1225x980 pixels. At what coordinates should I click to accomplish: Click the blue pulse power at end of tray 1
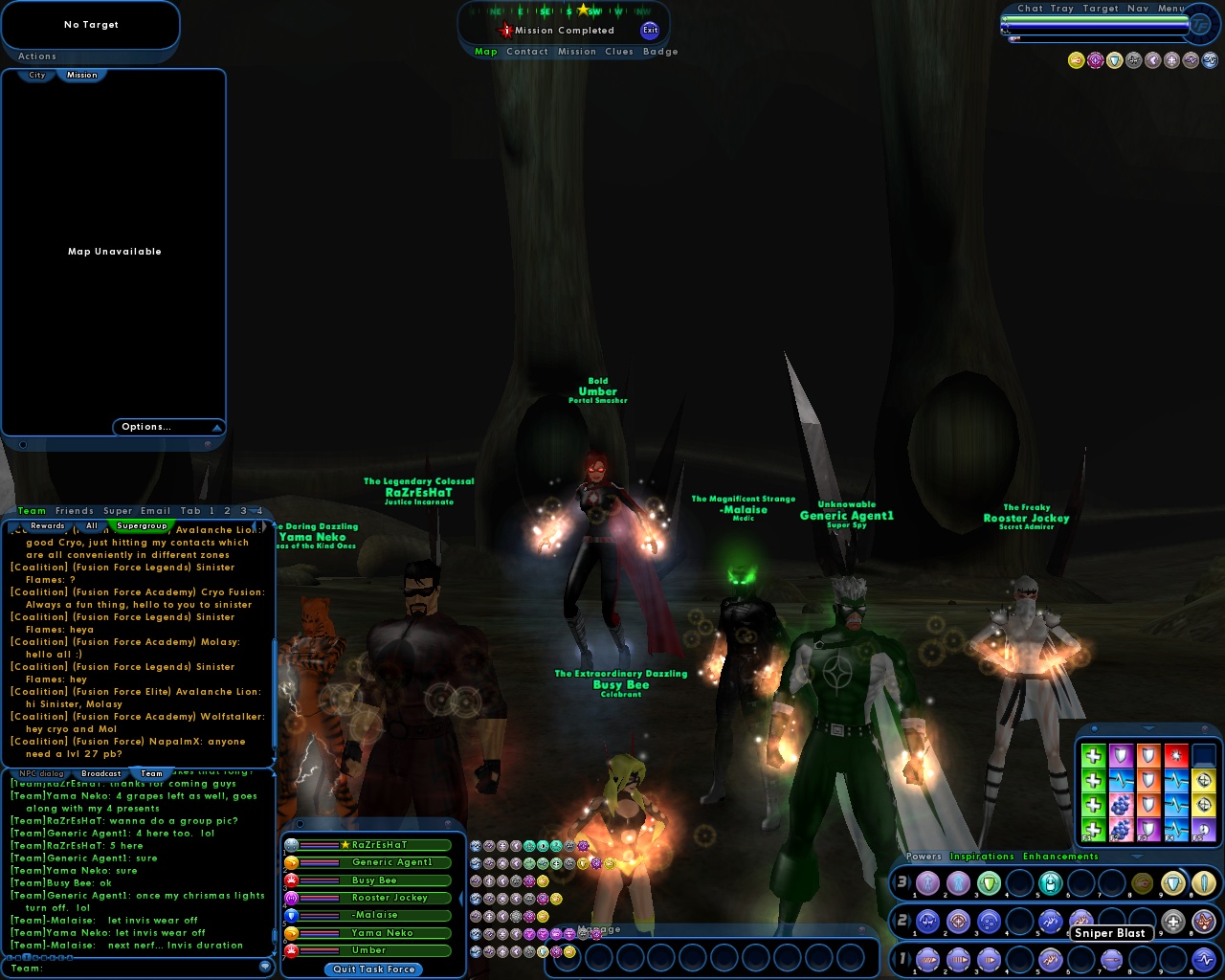(x=1204, y=959)
